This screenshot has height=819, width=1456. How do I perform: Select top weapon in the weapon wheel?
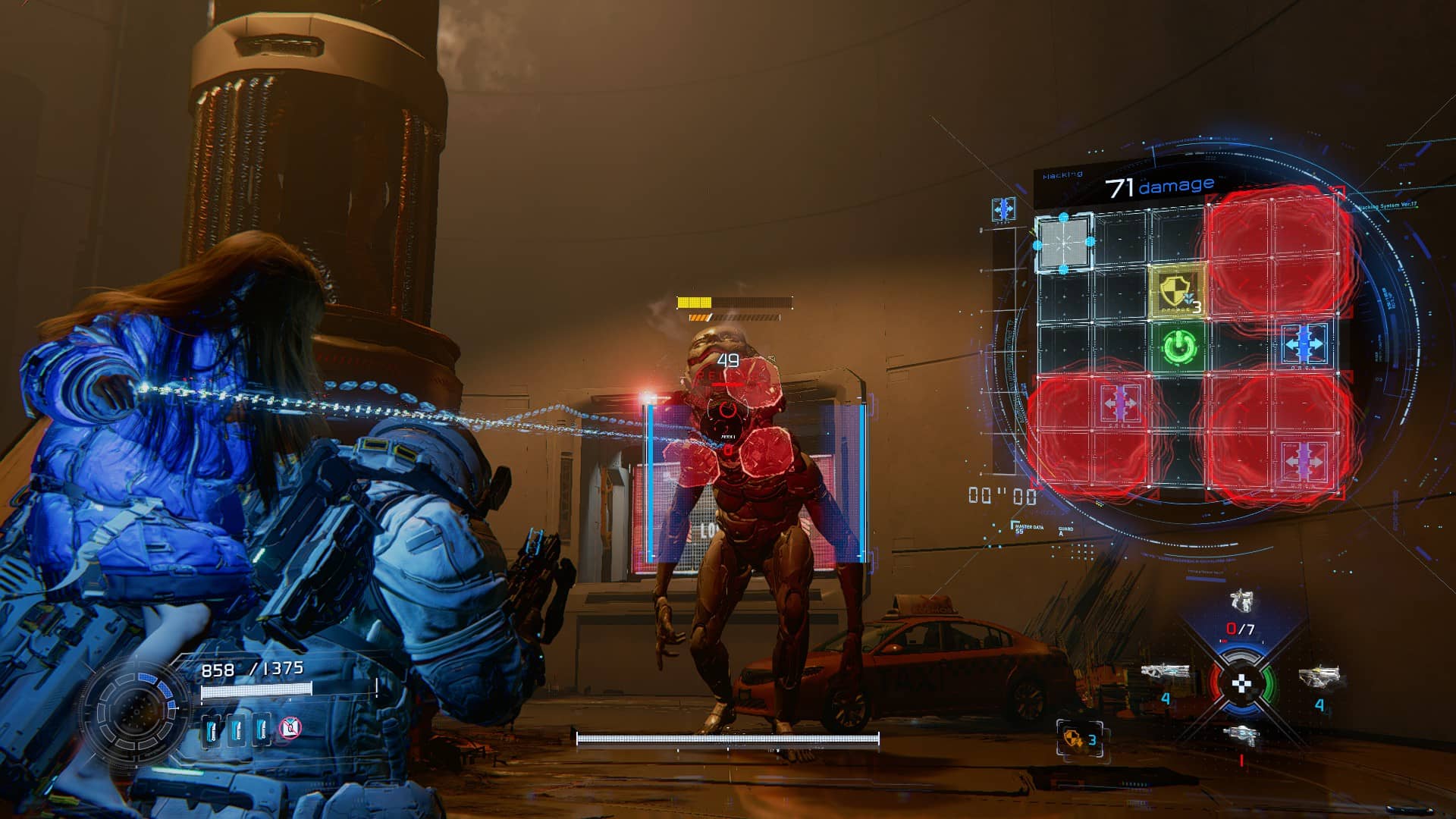coord(1241,601)
